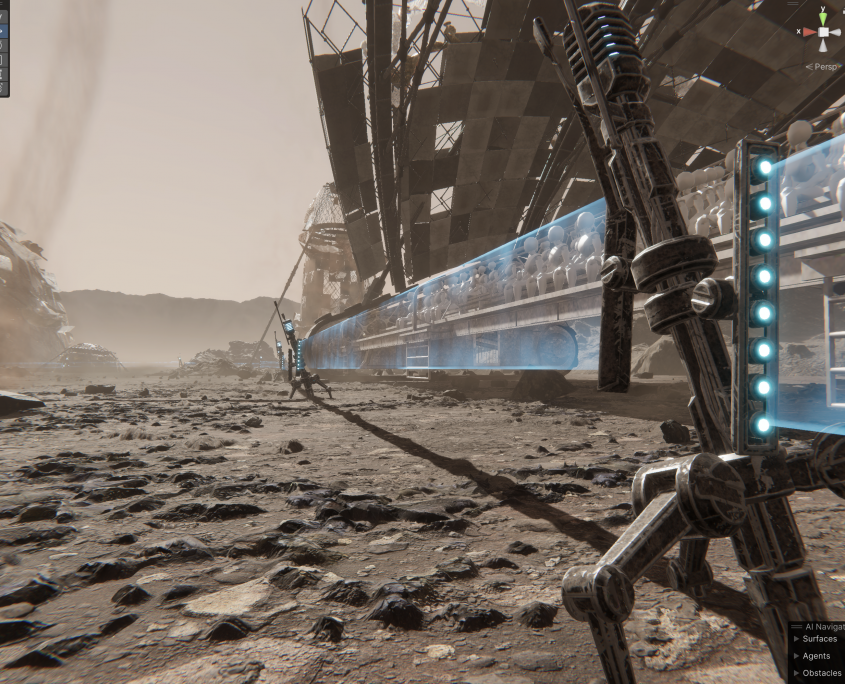Select the highlighted blue tool button
This screenshot has width=845, height=684.
click(3, 30)
